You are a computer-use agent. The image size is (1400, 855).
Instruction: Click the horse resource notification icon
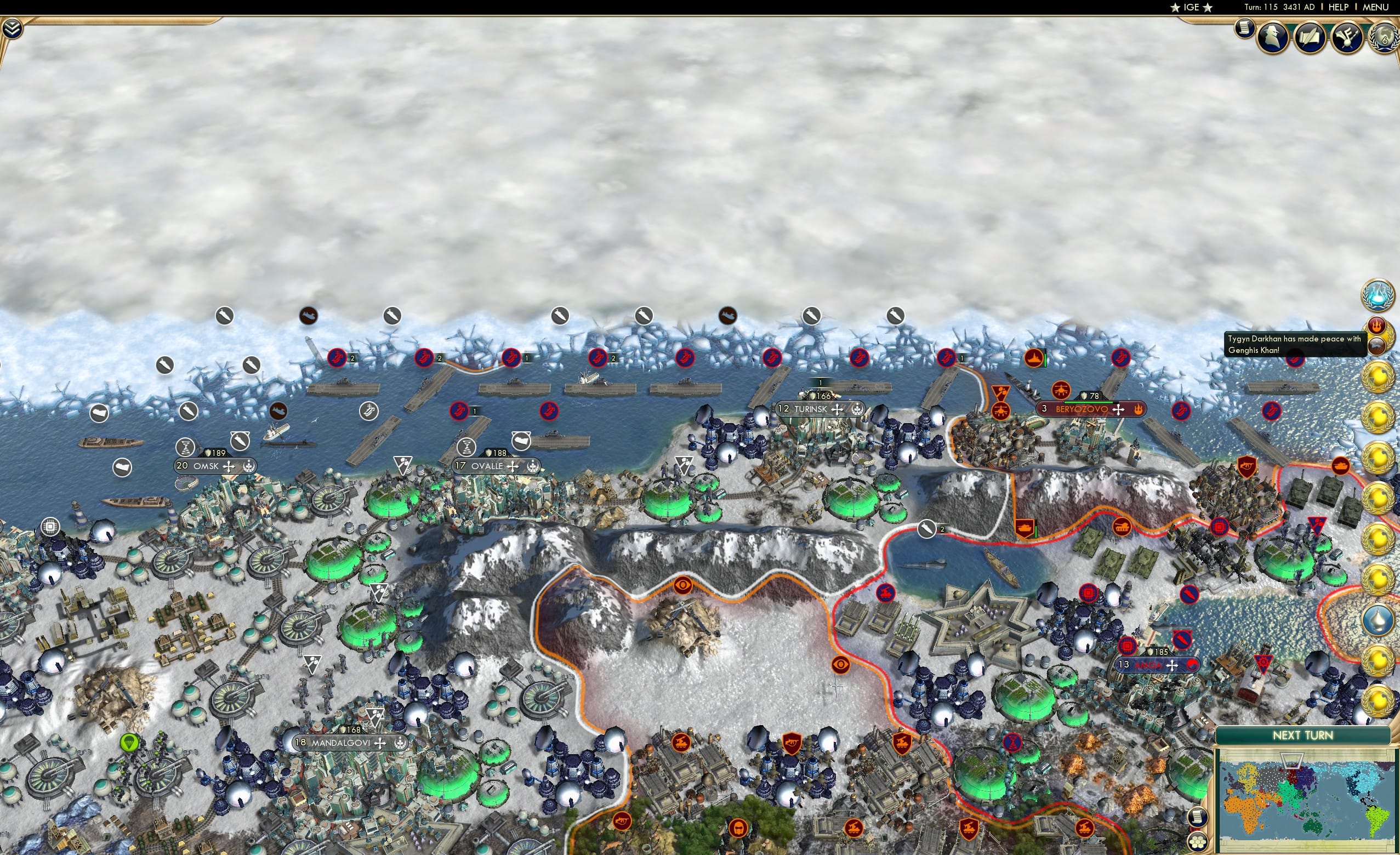pyautogui.click(x=1378, y=346)
